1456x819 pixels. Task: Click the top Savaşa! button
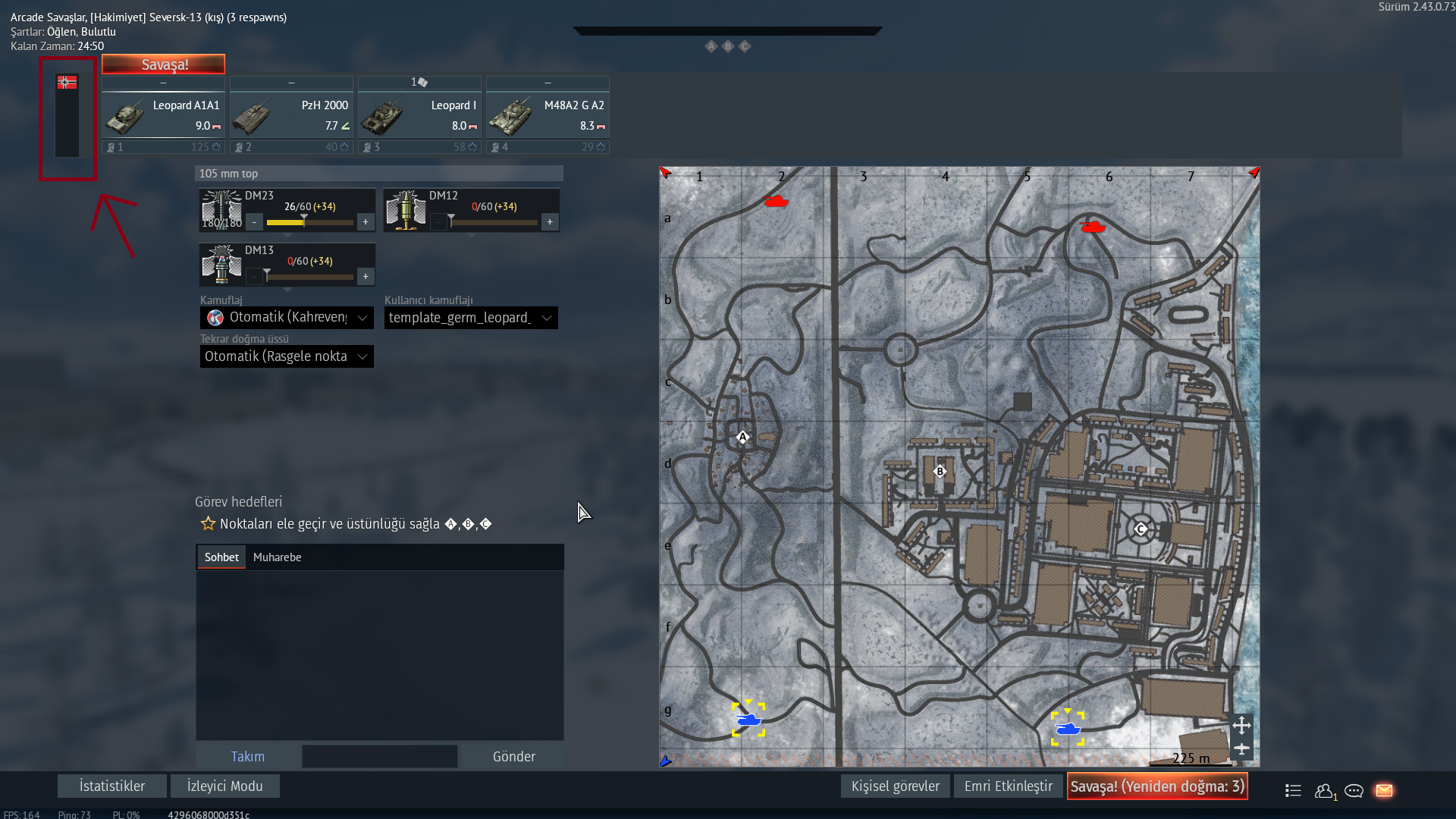click(x=164, y=64)
